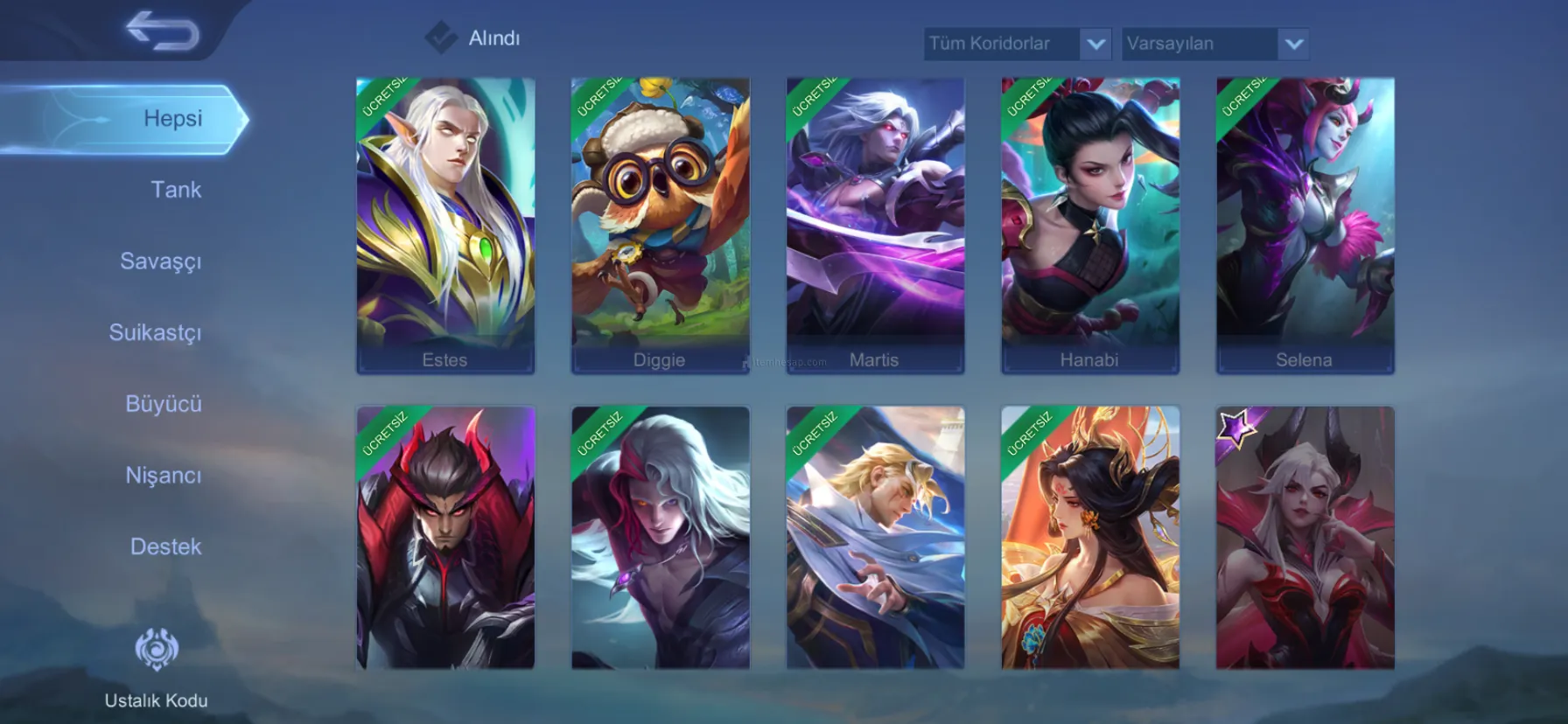The image size is (1568, 724).
Task: Open the Ustalık Kodu menu
Action: tap(157, 667)
